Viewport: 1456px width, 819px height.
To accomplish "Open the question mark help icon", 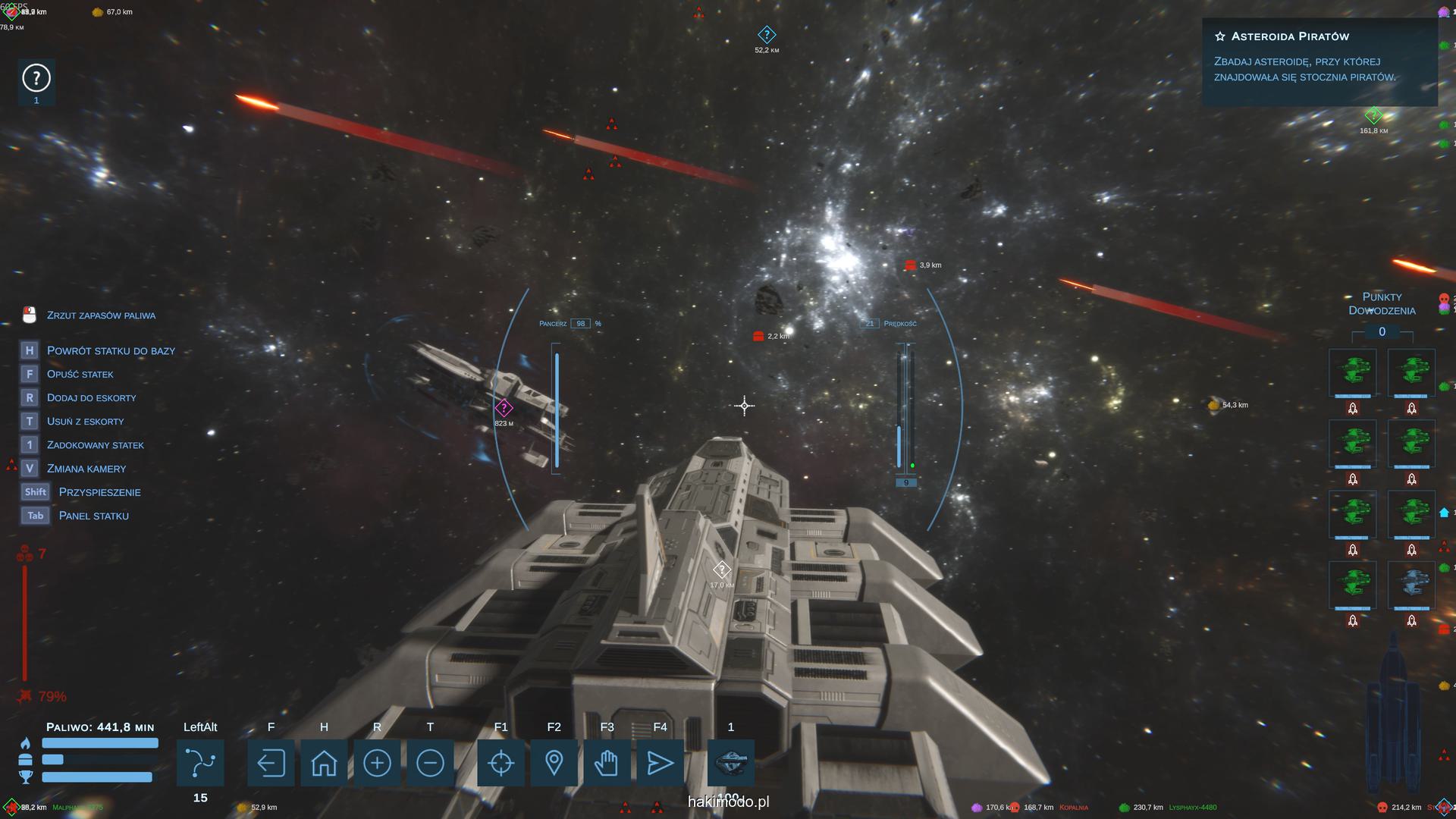I will click(36, 78).
